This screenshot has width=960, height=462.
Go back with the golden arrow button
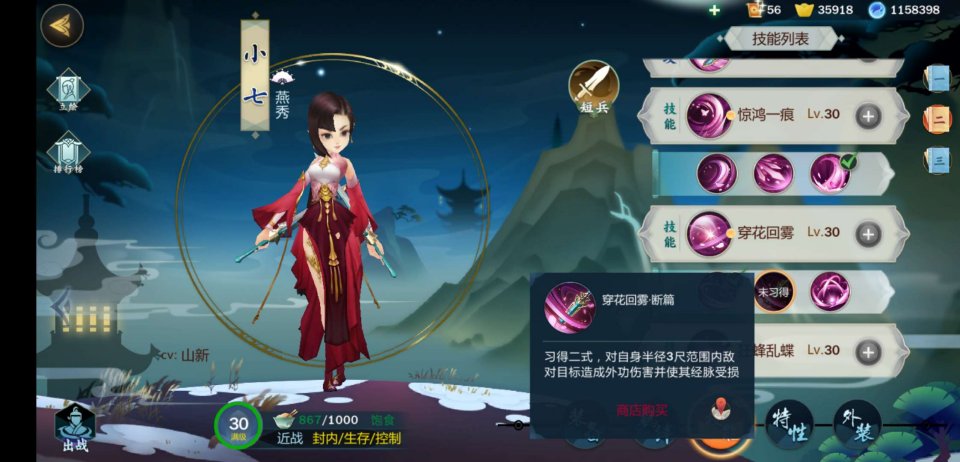[x=62, y=26]
